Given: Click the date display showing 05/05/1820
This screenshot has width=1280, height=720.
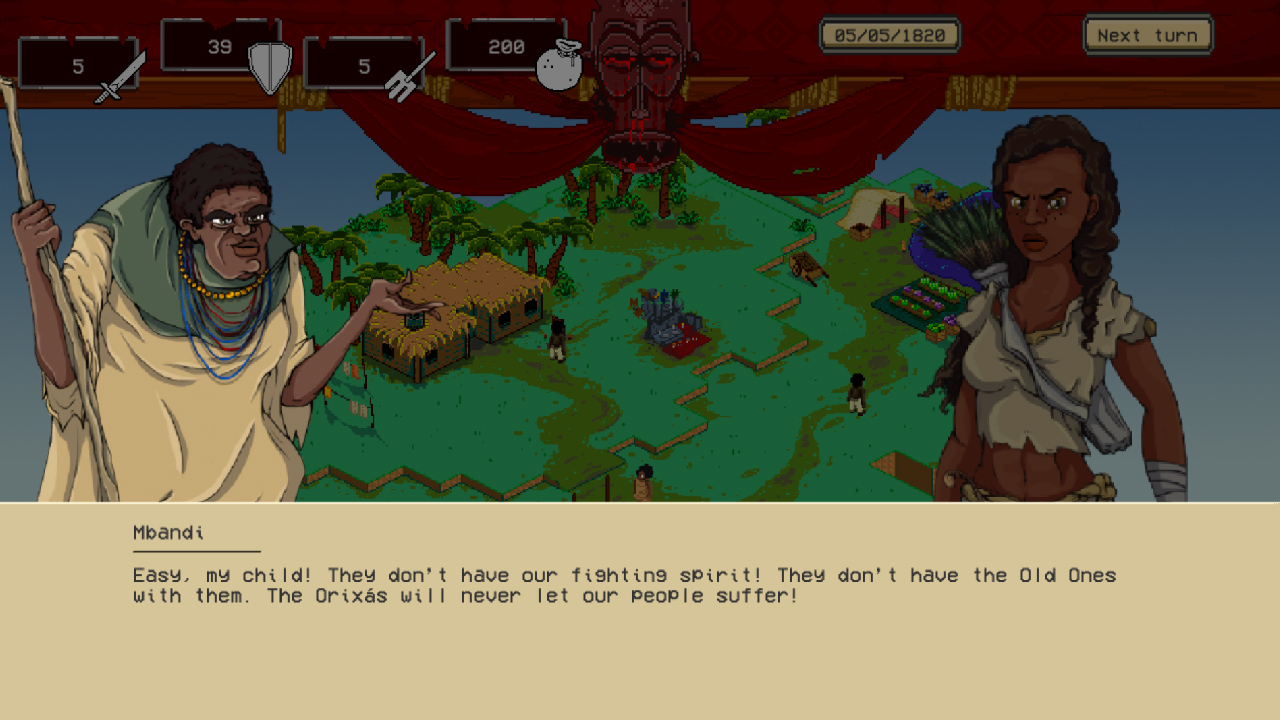Looking at the screenshot, I should tap(889, 34).
